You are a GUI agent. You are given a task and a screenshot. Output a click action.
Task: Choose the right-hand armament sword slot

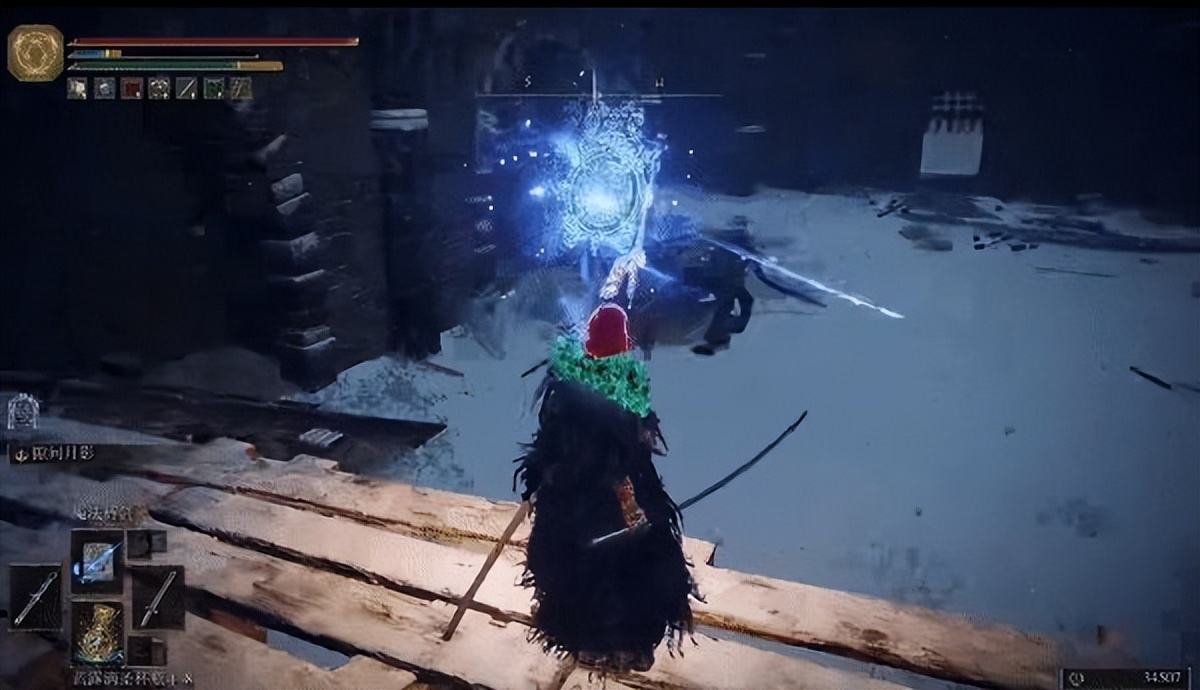[x=158, y=598]
